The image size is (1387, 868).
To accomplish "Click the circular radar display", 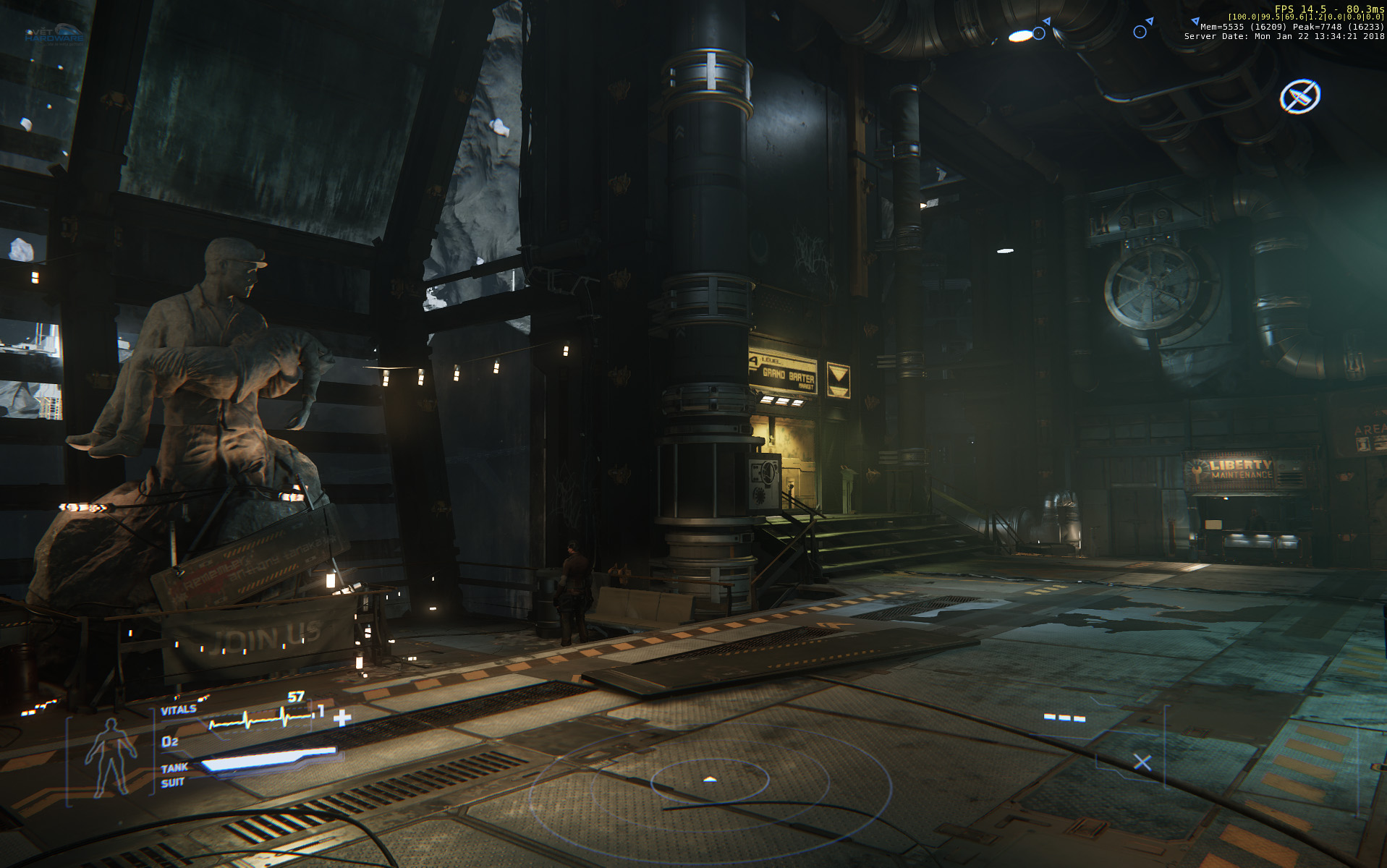I will pos(710,781).
